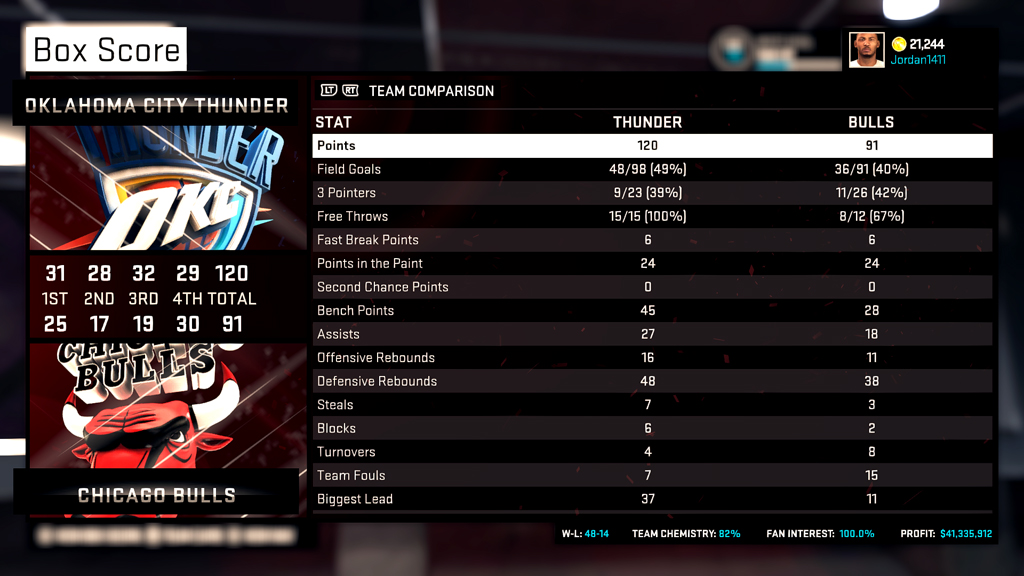
Task: Select the Second Chance Points row
Action: 652,287
